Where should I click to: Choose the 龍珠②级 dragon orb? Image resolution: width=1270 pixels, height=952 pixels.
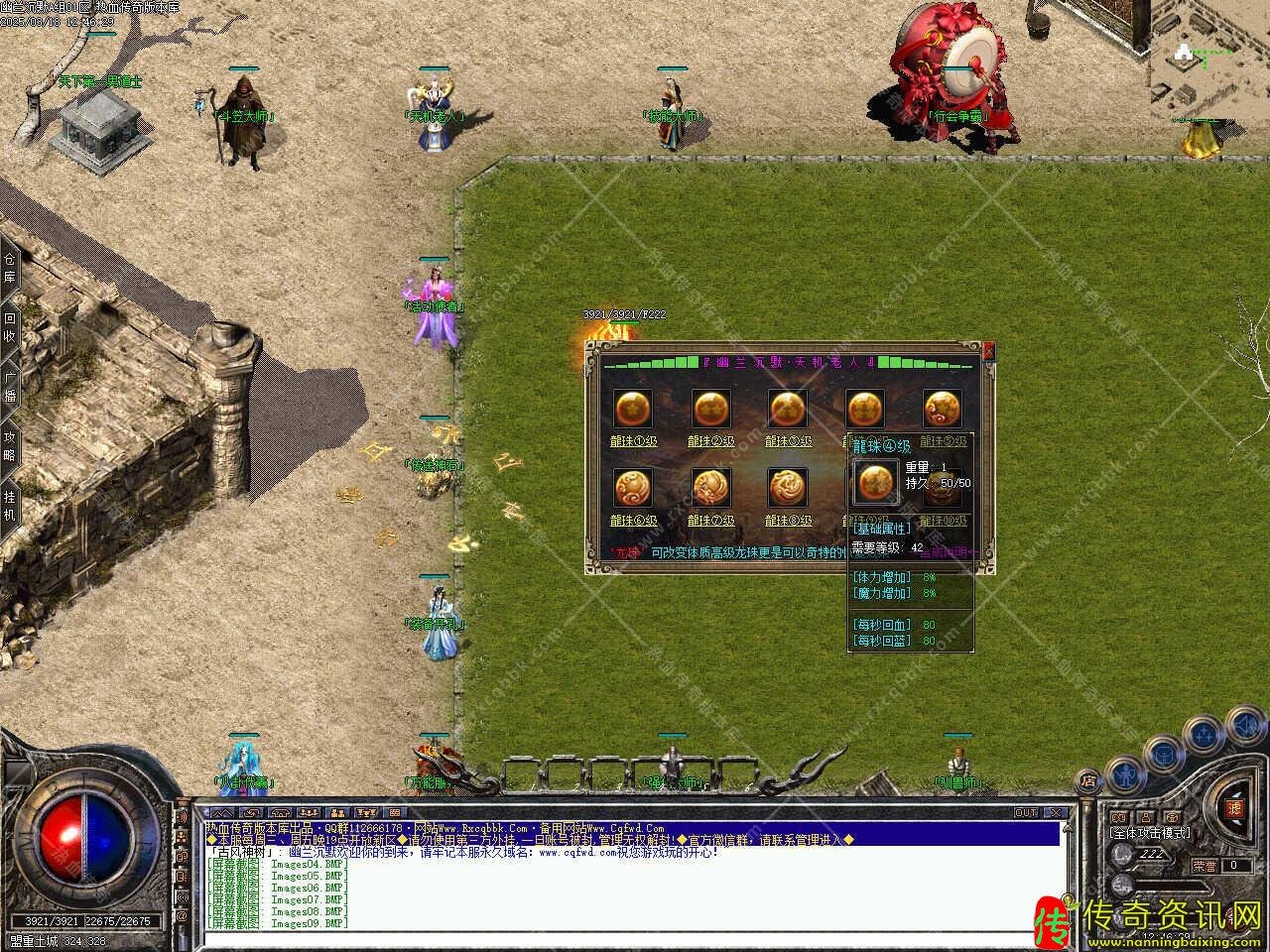(710, 409)
